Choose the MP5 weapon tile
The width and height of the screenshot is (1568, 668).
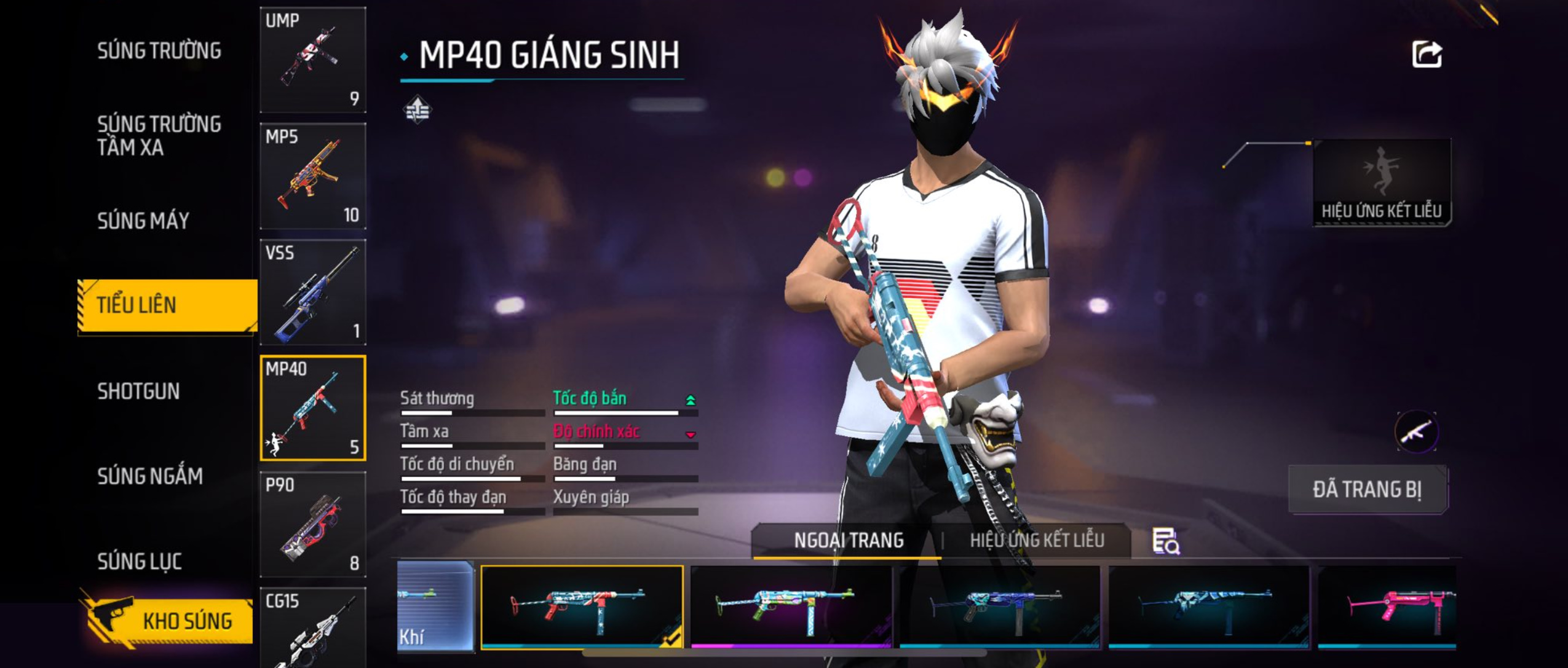tap(313, 176)
